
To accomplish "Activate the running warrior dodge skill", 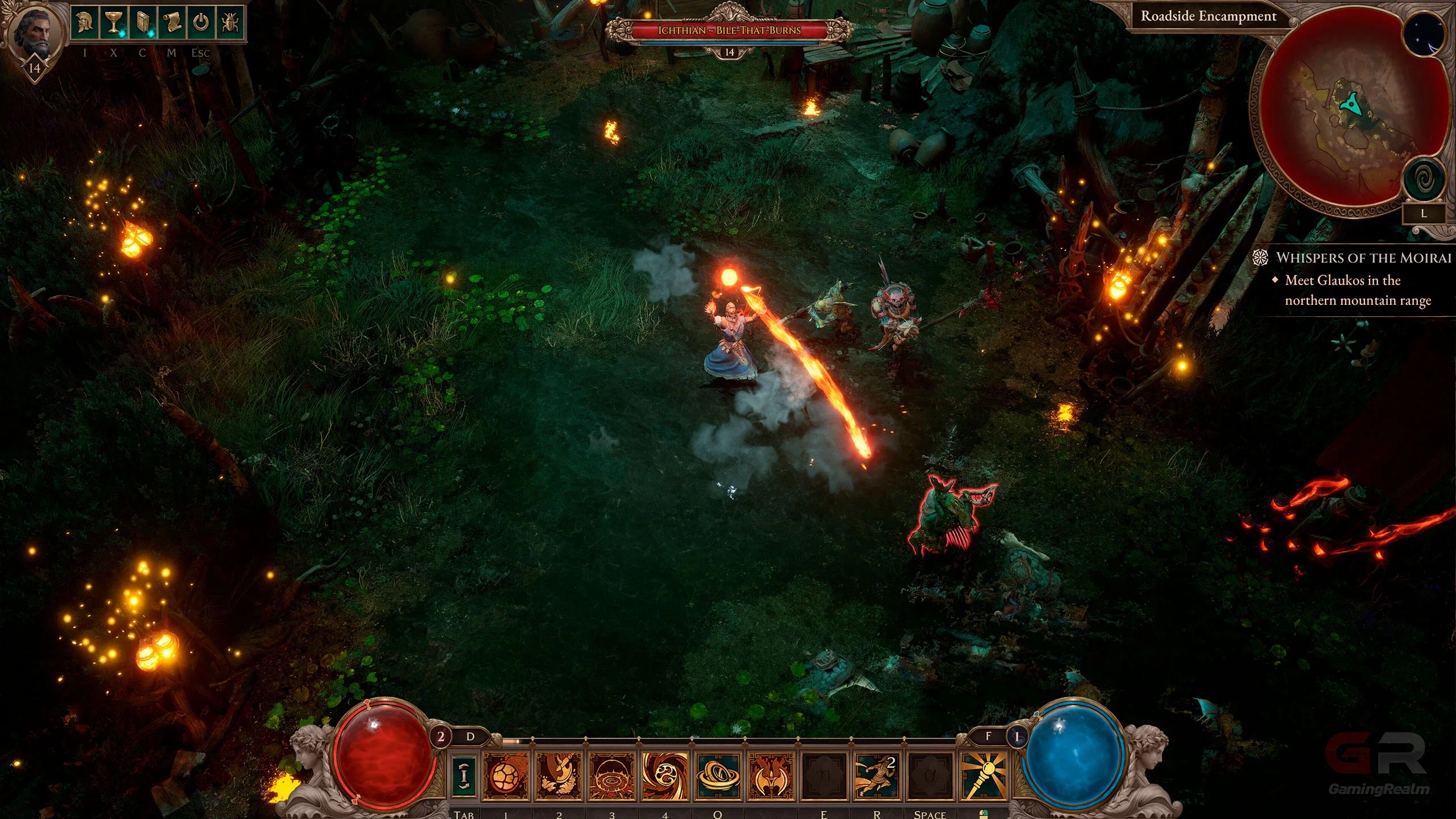I will 876,775.
